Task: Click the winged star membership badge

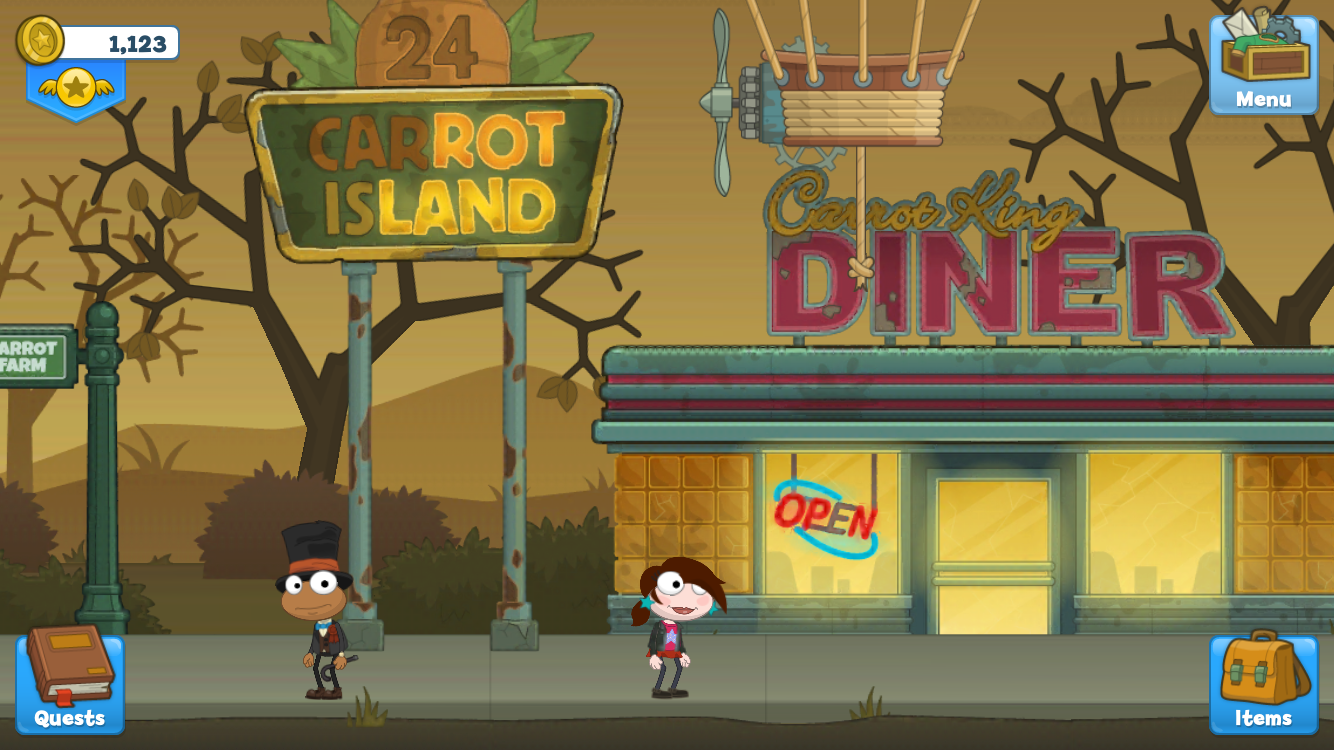Action: (76, 88)
